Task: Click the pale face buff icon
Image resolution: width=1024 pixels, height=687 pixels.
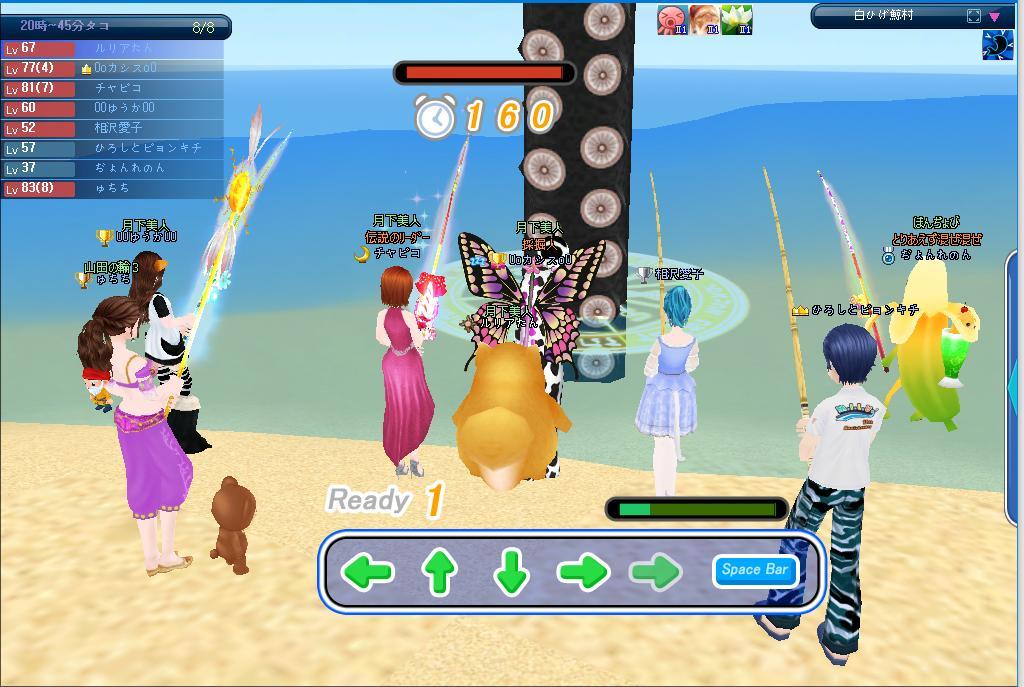Action: (704, 20)
